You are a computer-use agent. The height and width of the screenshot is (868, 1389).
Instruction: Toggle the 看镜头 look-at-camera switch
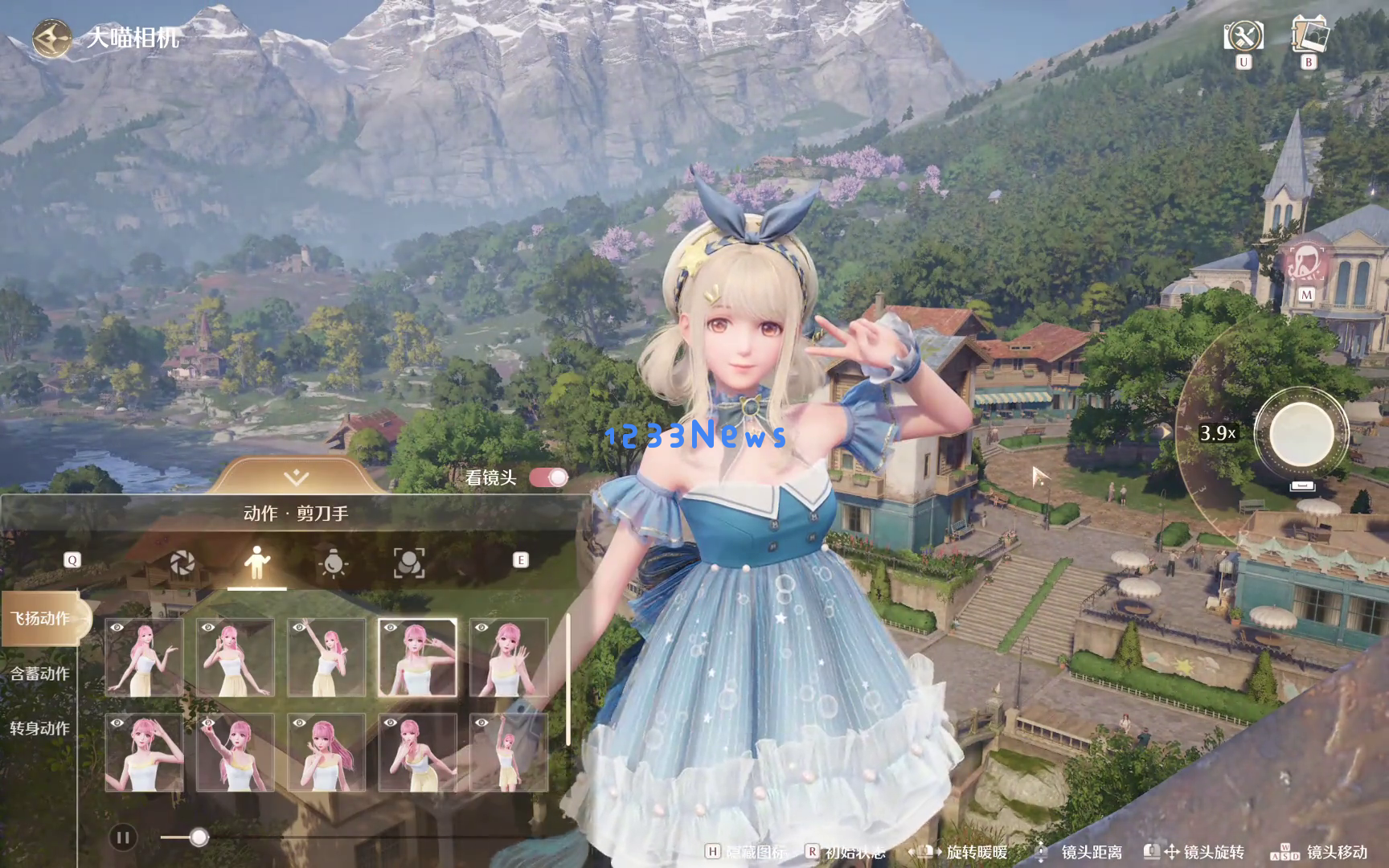coord(549,477)
